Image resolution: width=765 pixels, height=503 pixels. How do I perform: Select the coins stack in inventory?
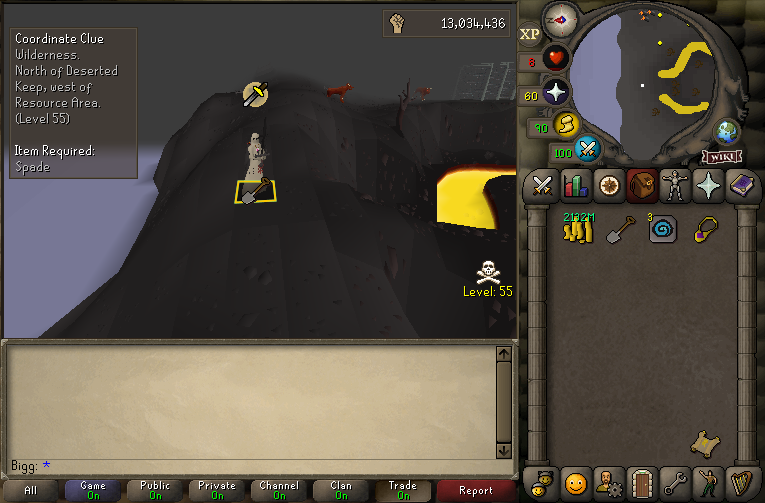576,229
